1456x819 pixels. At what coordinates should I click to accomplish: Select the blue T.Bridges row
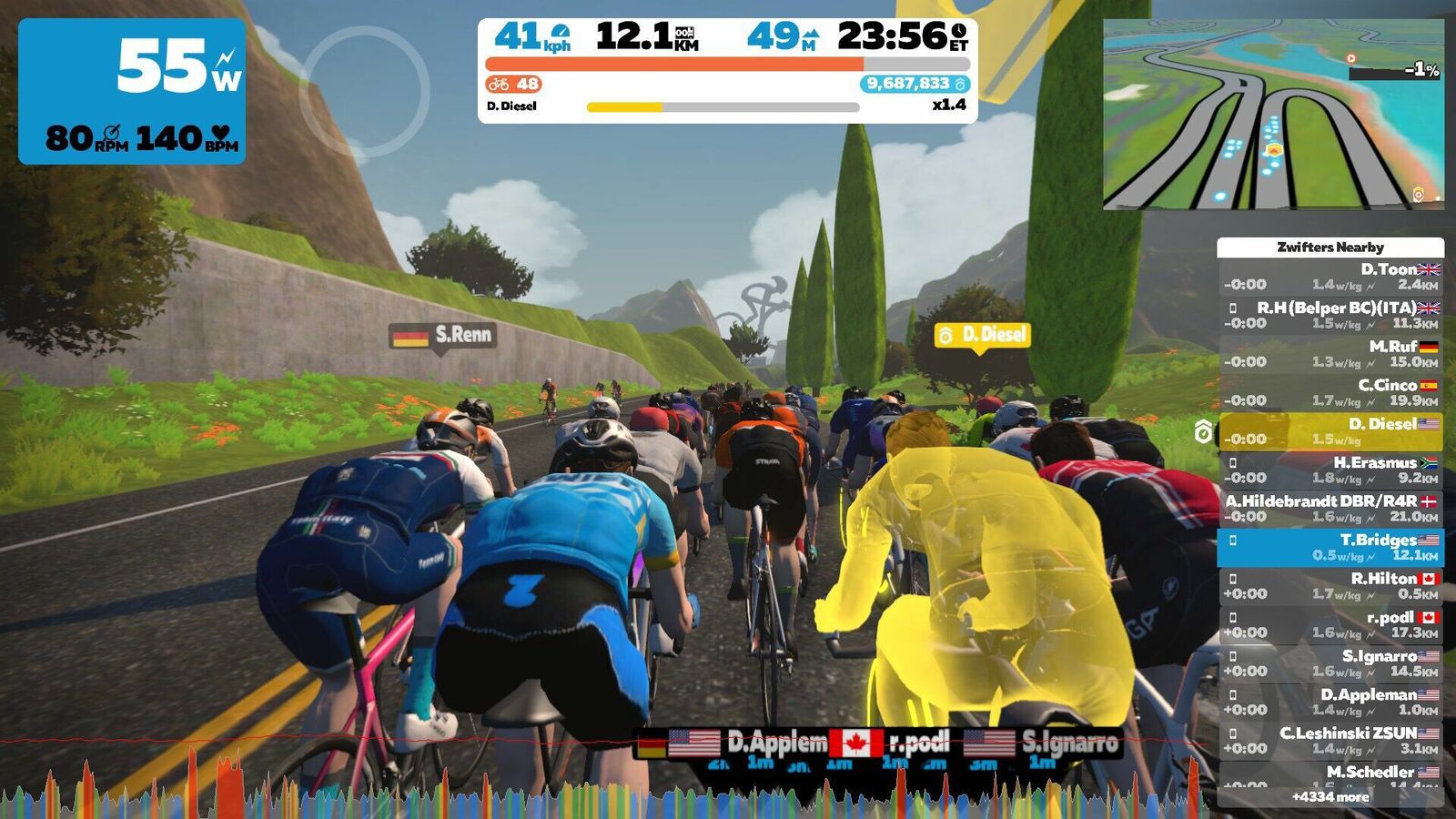[x=1330, y=547]
